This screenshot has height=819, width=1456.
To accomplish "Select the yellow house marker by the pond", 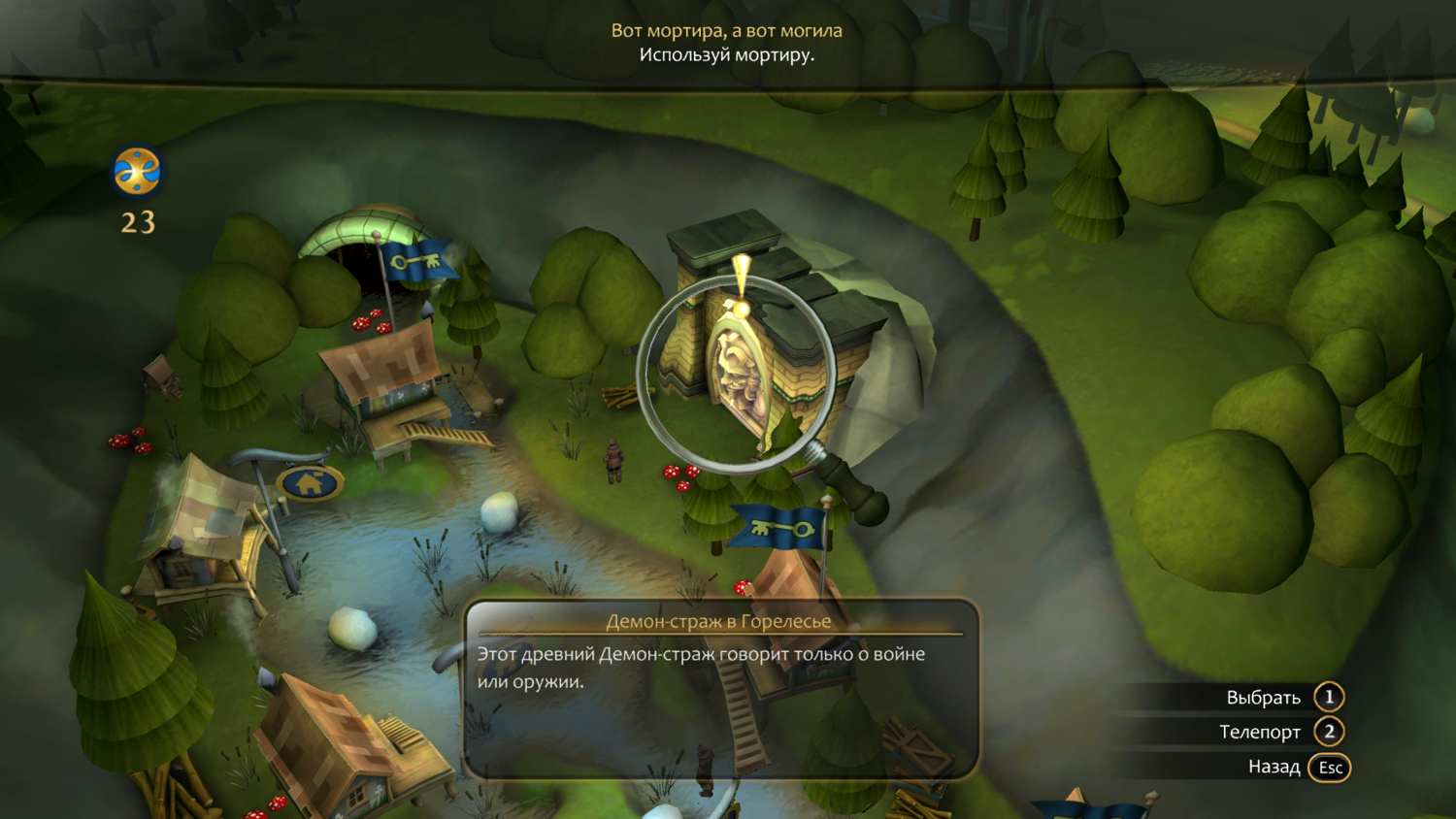I will (309, 482).
